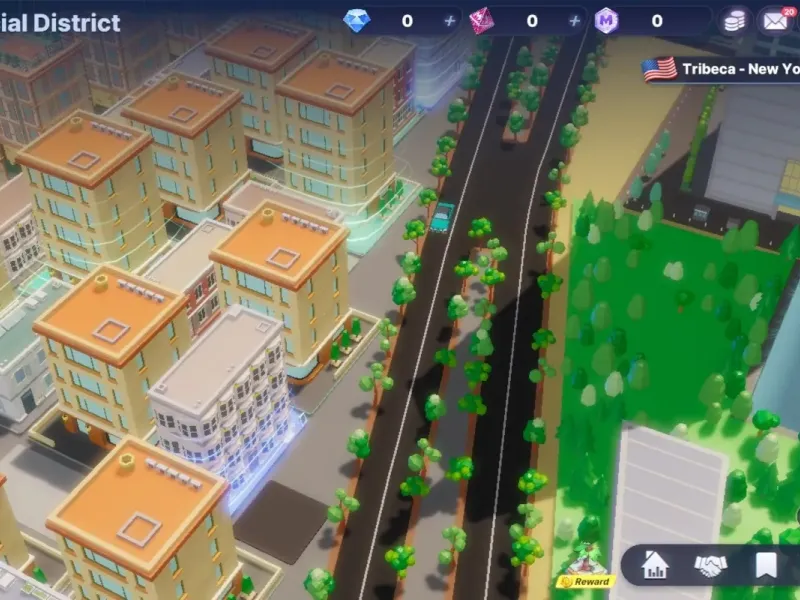Open the house with bar chart icon
The width and height of the screenshot is (800, 600).
(x=655, y=566)
